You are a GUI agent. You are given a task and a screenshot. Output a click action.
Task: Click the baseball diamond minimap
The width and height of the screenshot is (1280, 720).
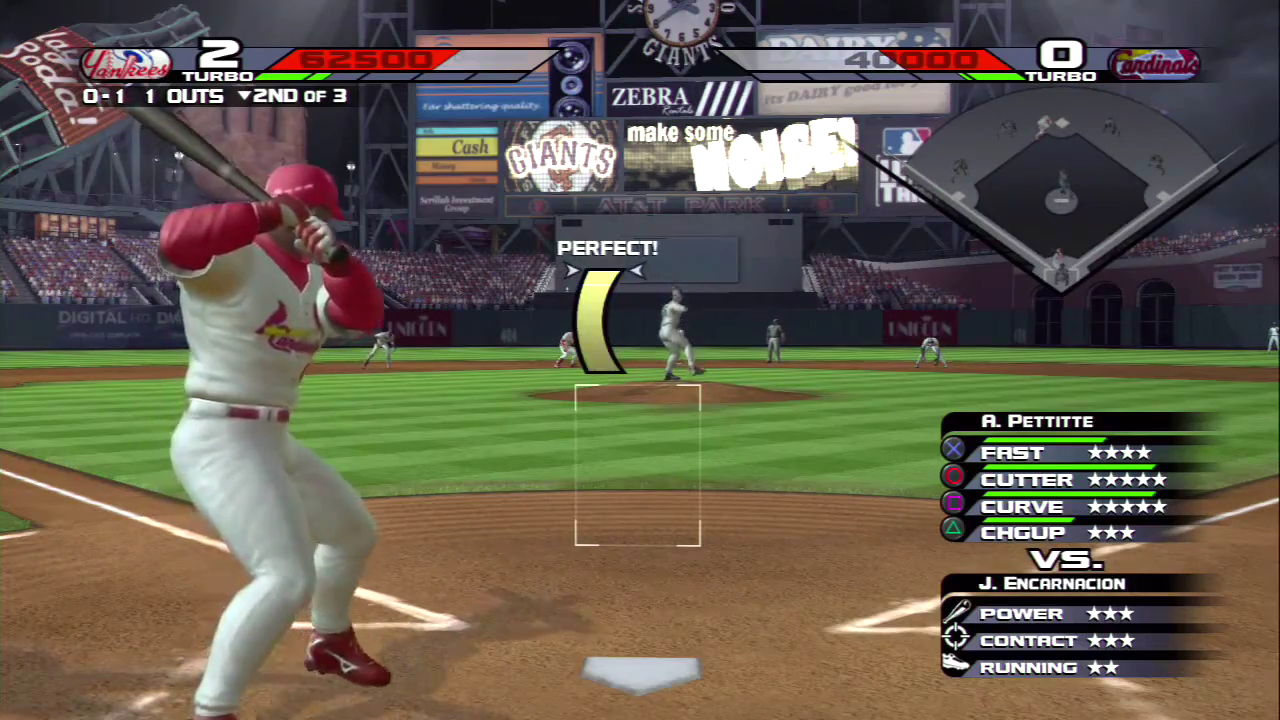1060,190
